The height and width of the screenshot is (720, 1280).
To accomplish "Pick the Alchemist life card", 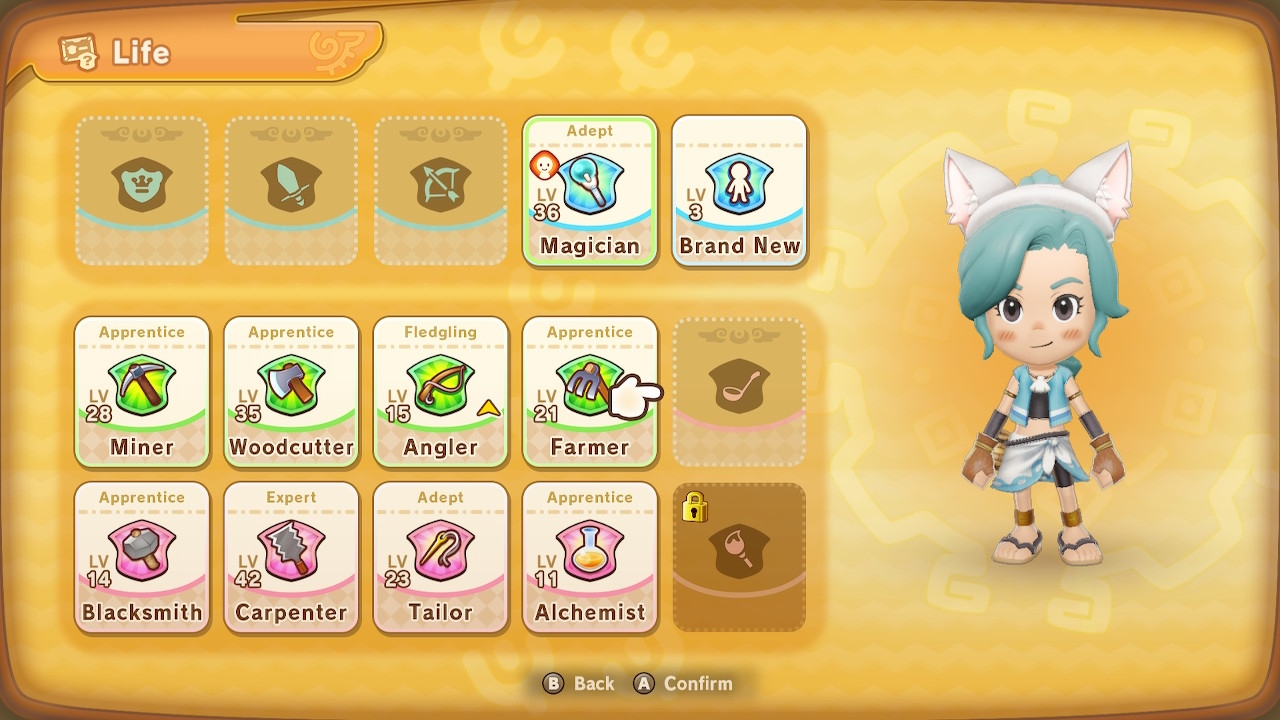I will pyautogui.click(x=590, y=557).
